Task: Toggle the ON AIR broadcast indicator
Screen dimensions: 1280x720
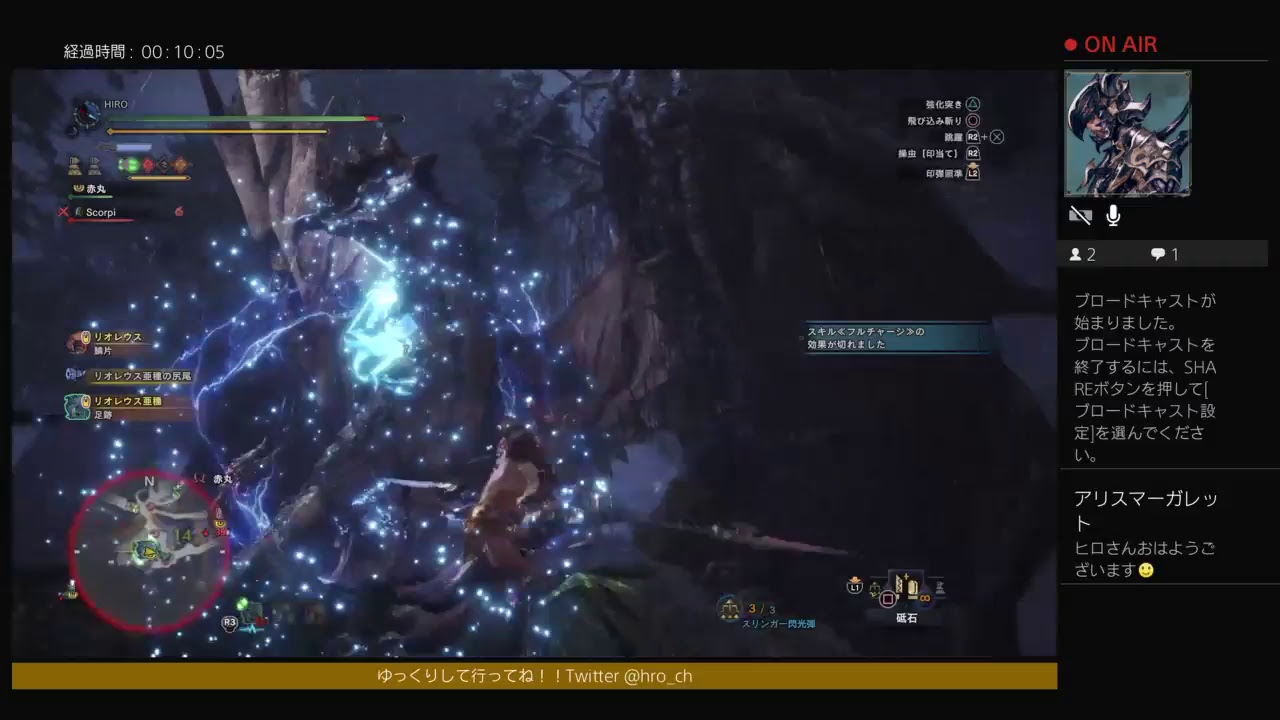Action: (x=1110, y=44)
